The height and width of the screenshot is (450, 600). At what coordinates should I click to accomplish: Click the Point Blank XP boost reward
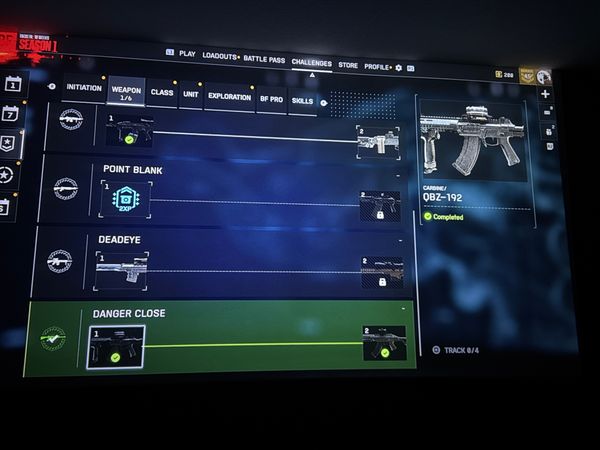coord(124,199)
